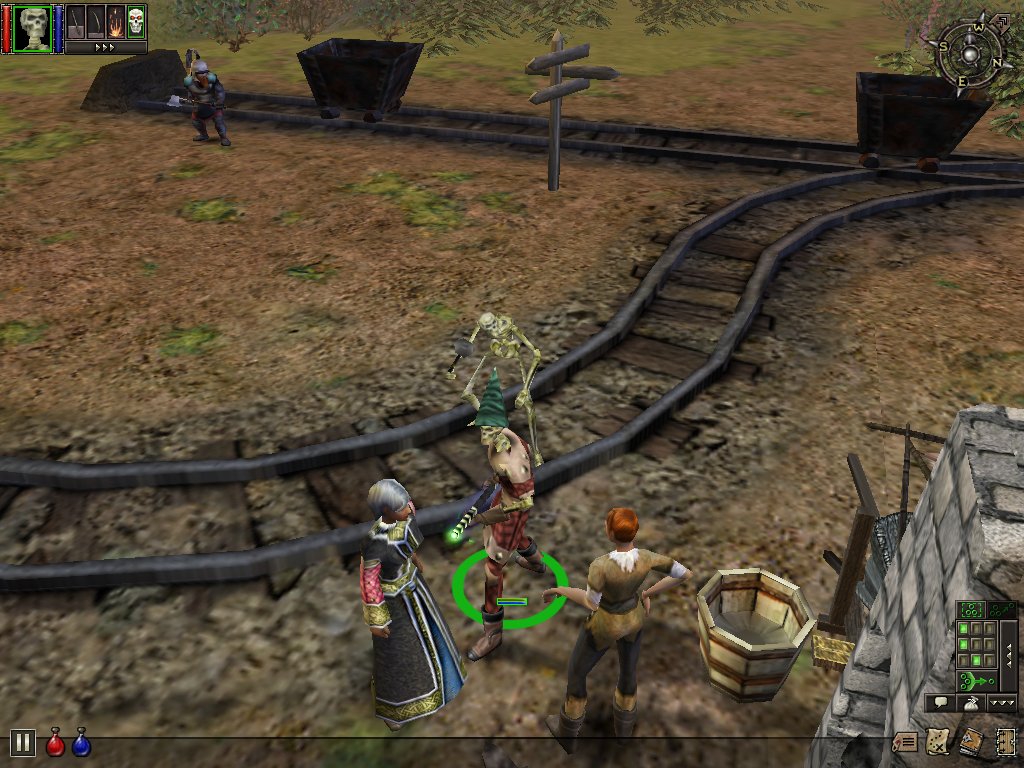Image resolution: width=1024 pixels, height=768 pixels.
Task: Activate the converging party arrow button
Action: pos(975,681)
